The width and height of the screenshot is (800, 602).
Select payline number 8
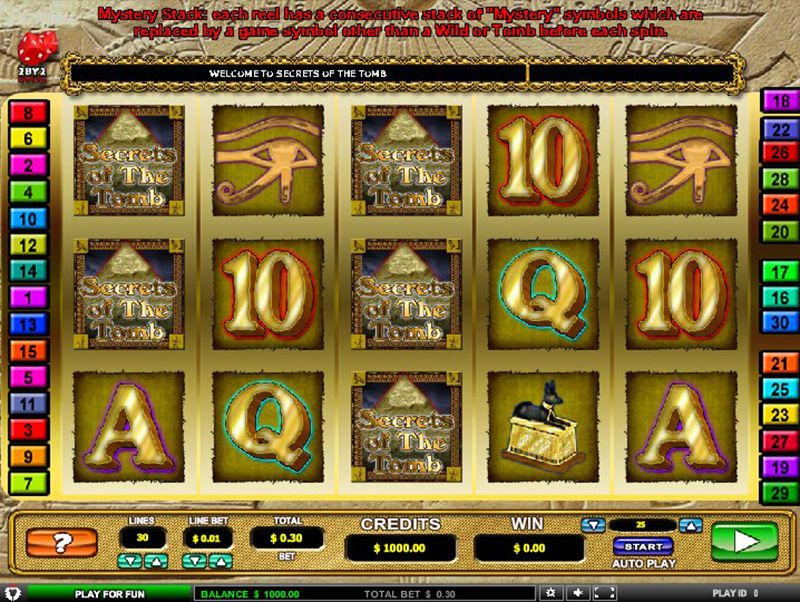pyautogui.click(x=28, y=113)
